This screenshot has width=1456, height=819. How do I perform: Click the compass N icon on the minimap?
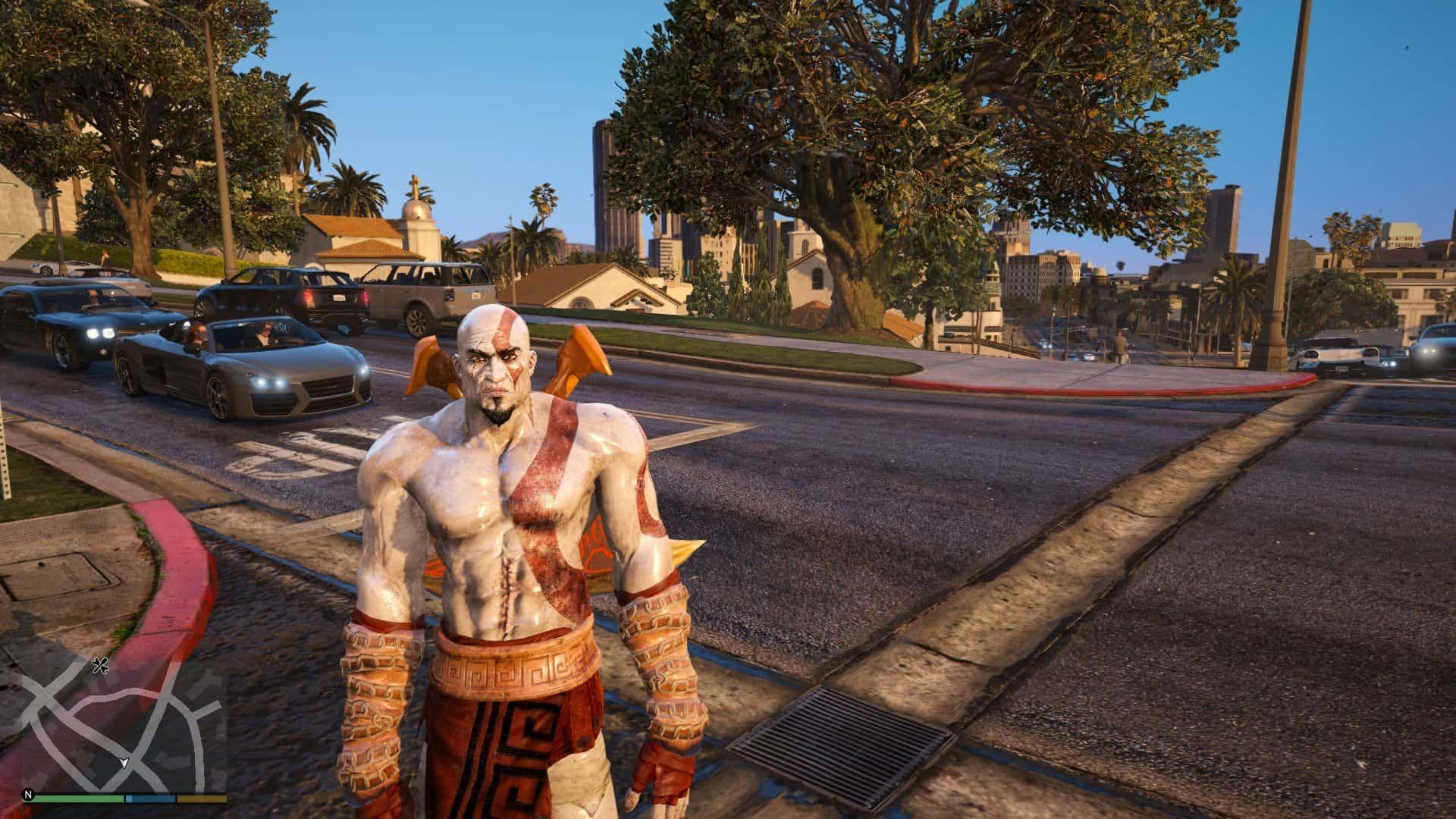pos(29,795)
